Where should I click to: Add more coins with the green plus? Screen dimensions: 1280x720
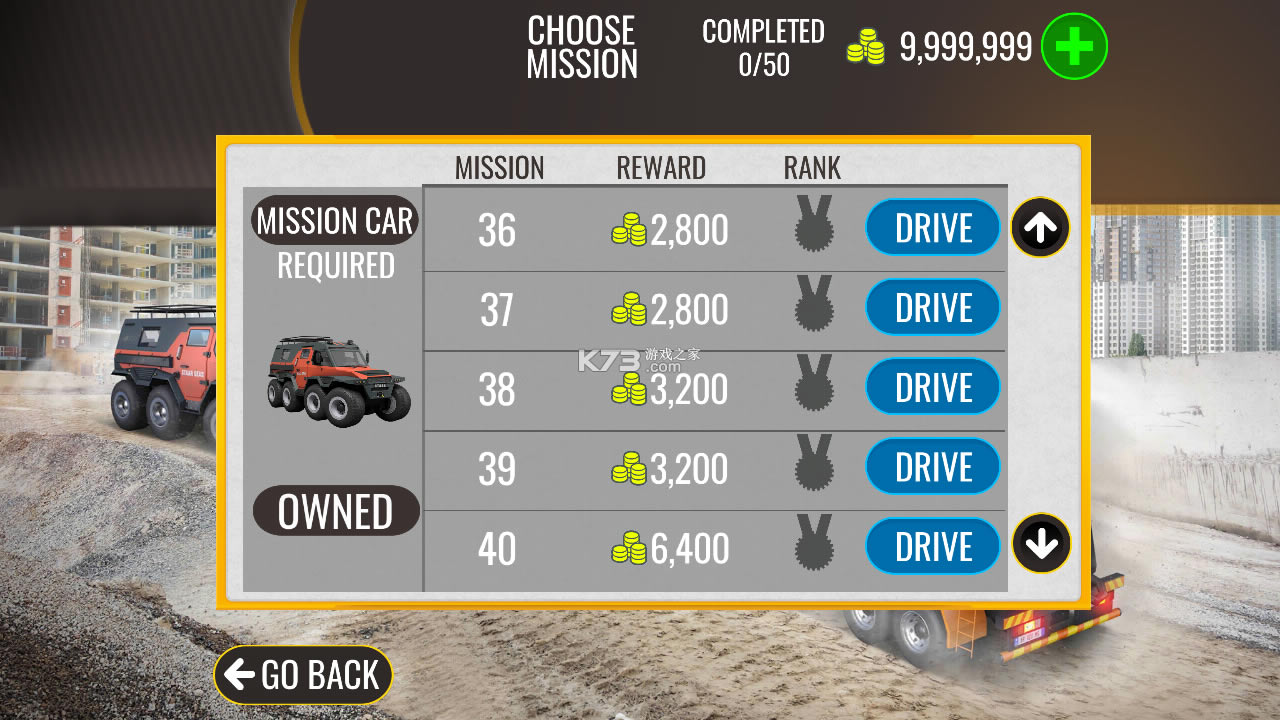tap(1074, 46)
